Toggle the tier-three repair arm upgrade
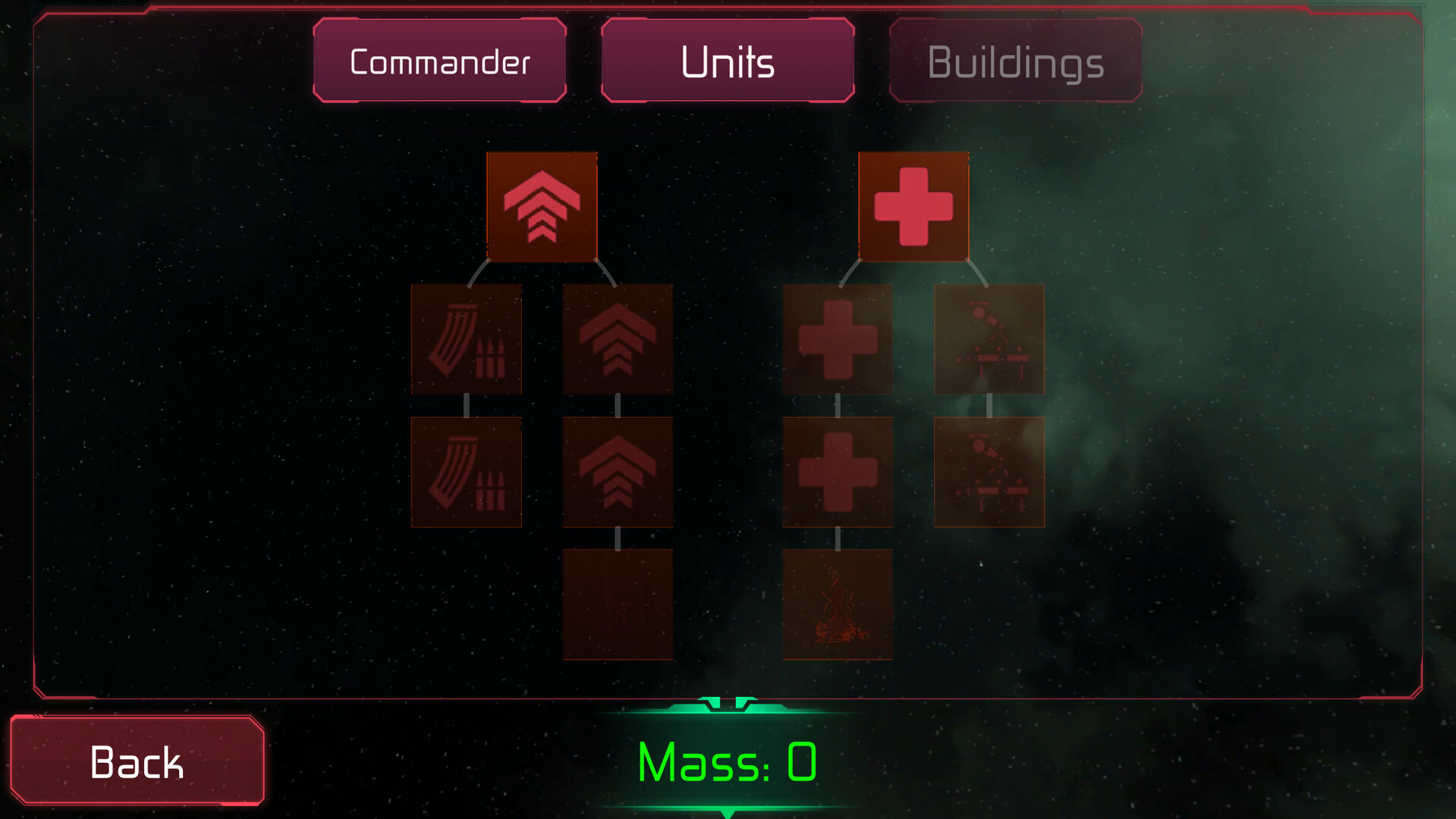The width and height of the screenshot is (1456, 819). 989,472
